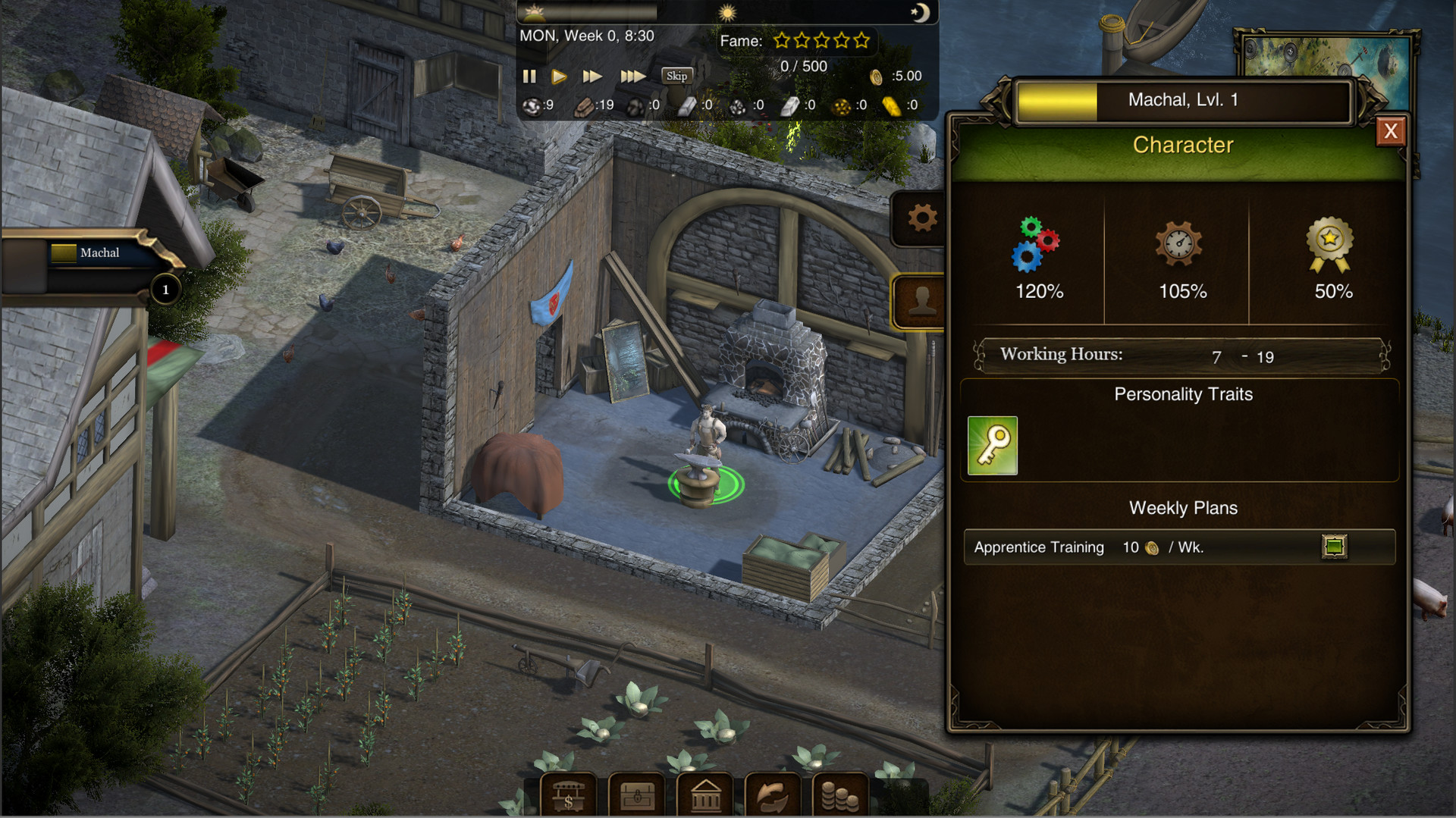Toggle normal play speed
This screenshot has height=818, width=1456.
[x=560, y=76]
